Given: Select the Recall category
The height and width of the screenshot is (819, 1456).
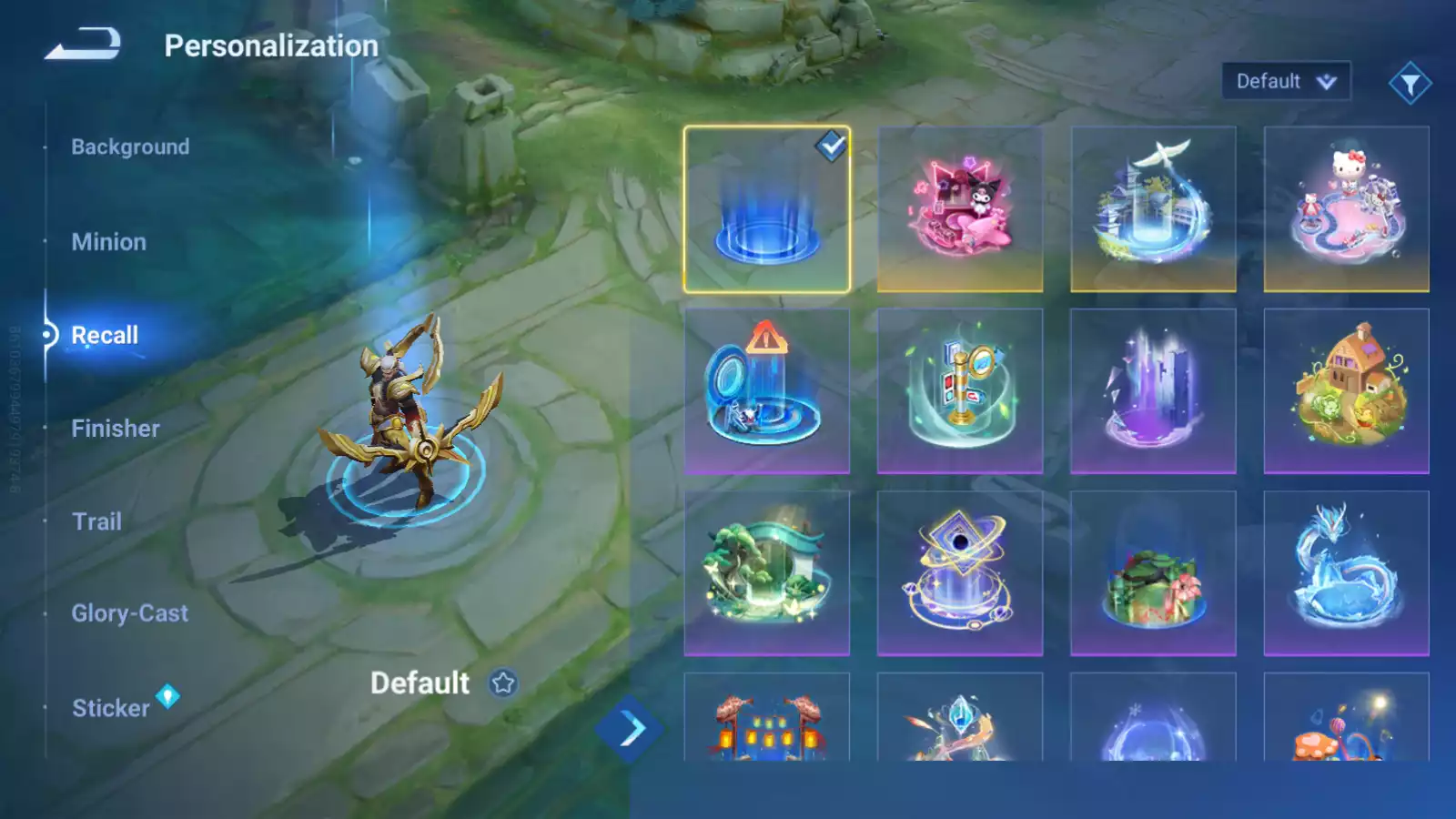Looking at the screenshot, I should (105, 335).
